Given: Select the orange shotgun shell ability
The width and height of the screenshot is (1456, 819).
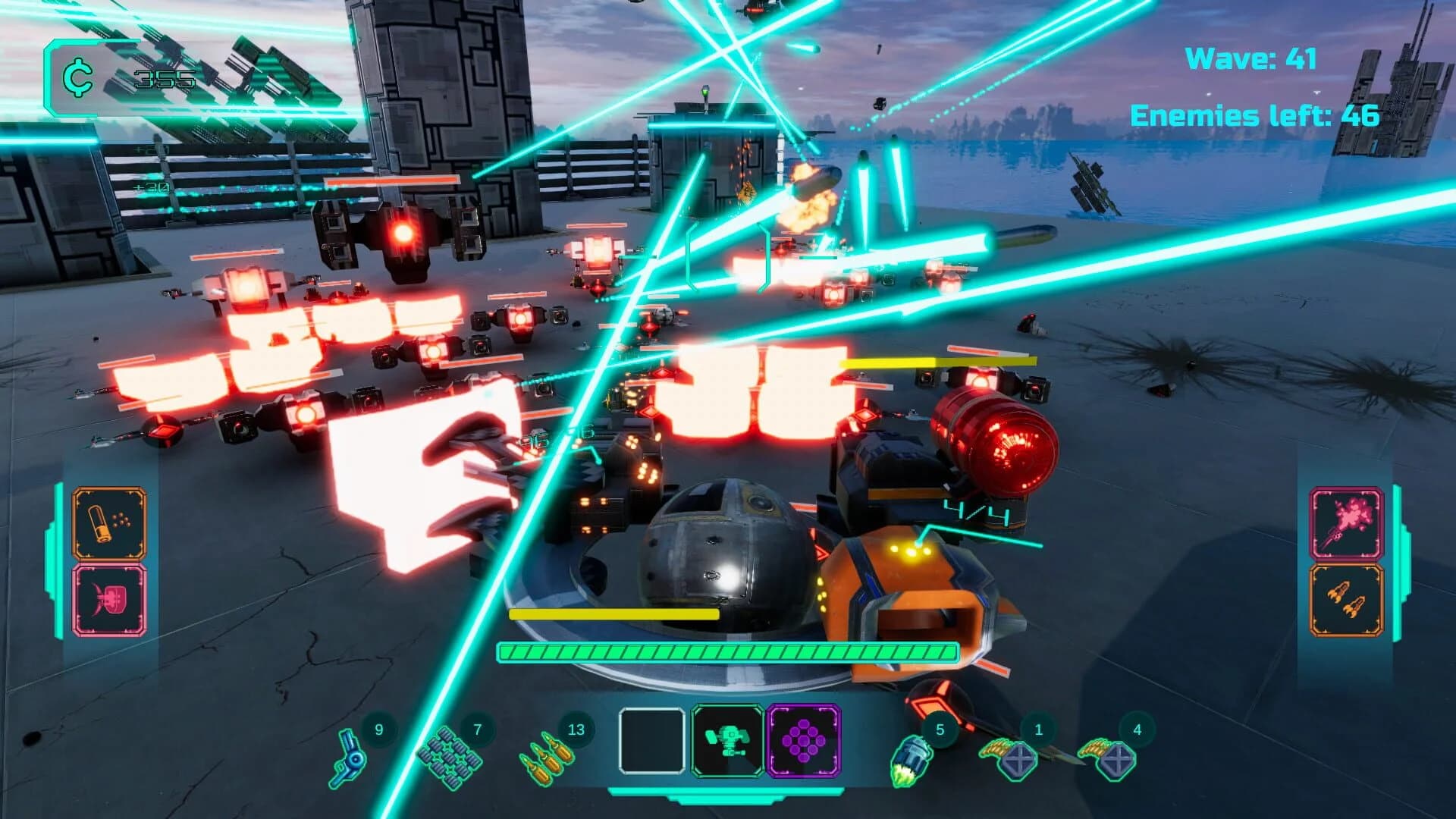Looking at the screenshot, I should tap(108, 524).
